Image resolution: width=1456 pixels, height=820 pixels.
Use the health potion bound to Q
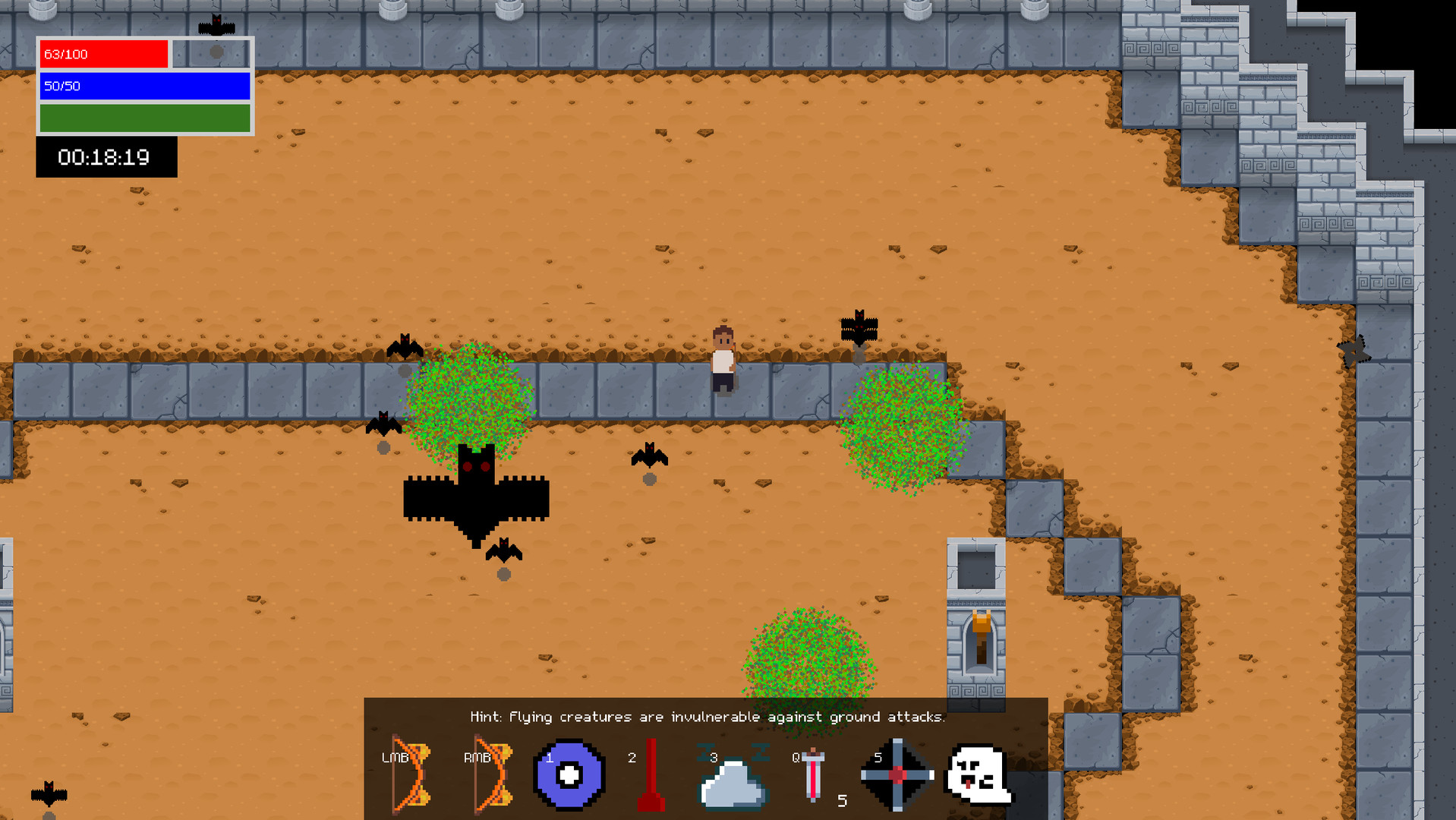814,774
